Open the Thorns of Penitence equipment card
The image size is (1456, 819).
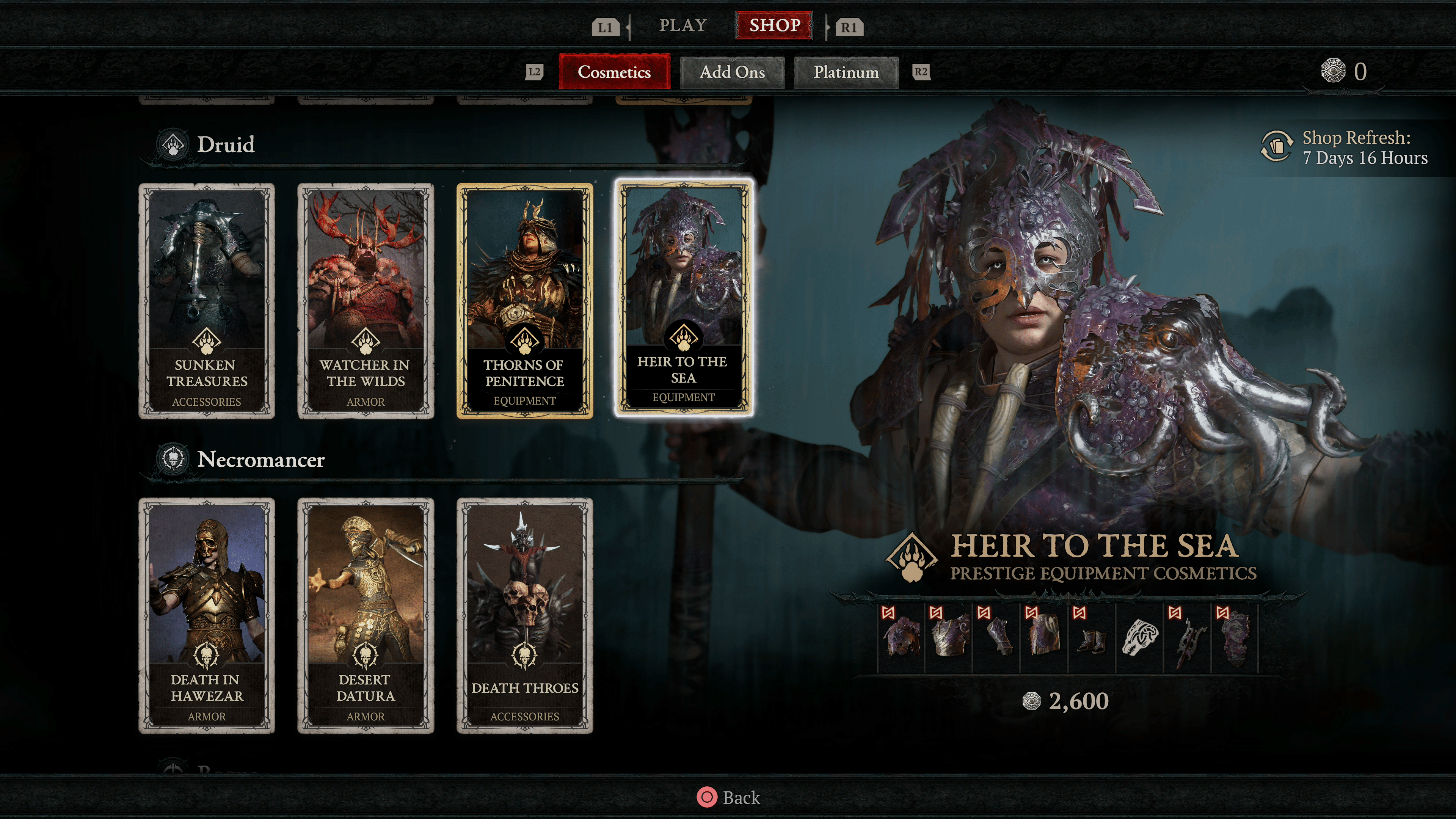click(x=524, y=301)
